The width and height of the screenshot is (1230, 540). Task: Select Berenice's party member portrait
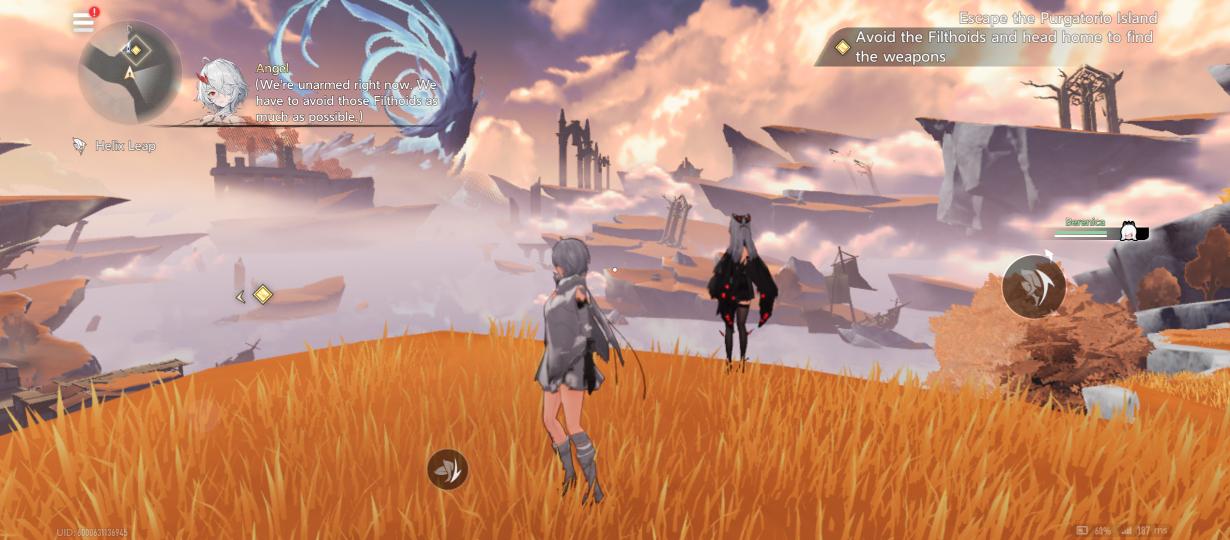[1131, 232]
